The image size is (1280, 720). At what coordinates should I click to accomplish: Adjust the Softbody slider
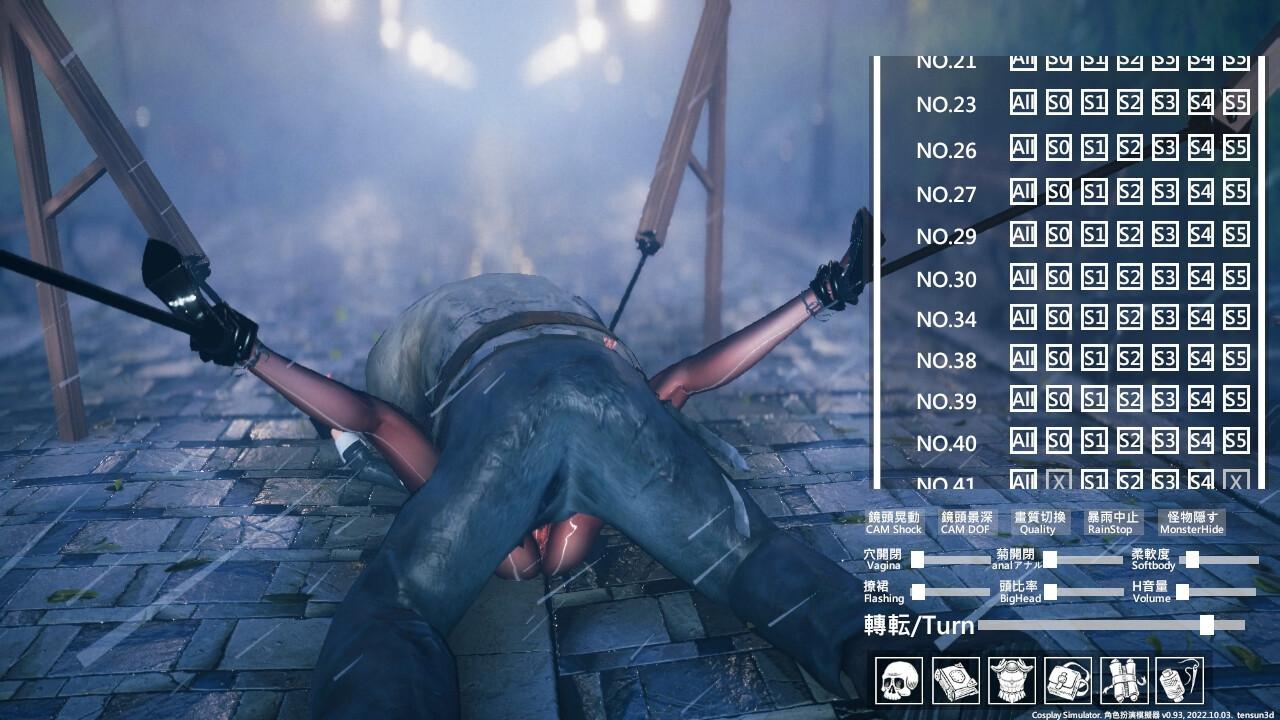coord(1193,560)
